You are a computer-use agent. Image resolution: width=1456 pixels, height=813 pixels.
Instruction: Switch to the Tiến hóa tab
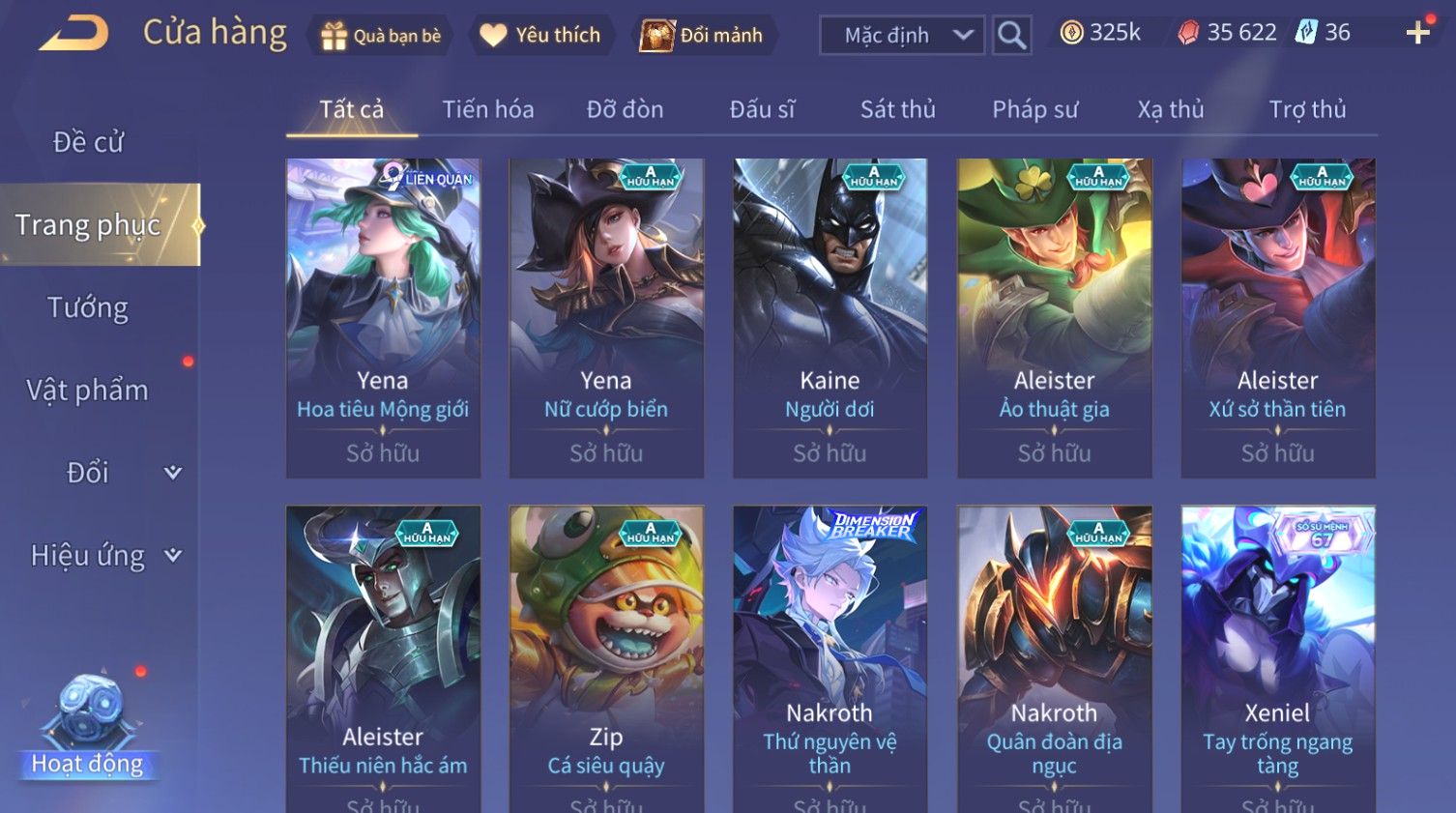[x=487, y=109]
